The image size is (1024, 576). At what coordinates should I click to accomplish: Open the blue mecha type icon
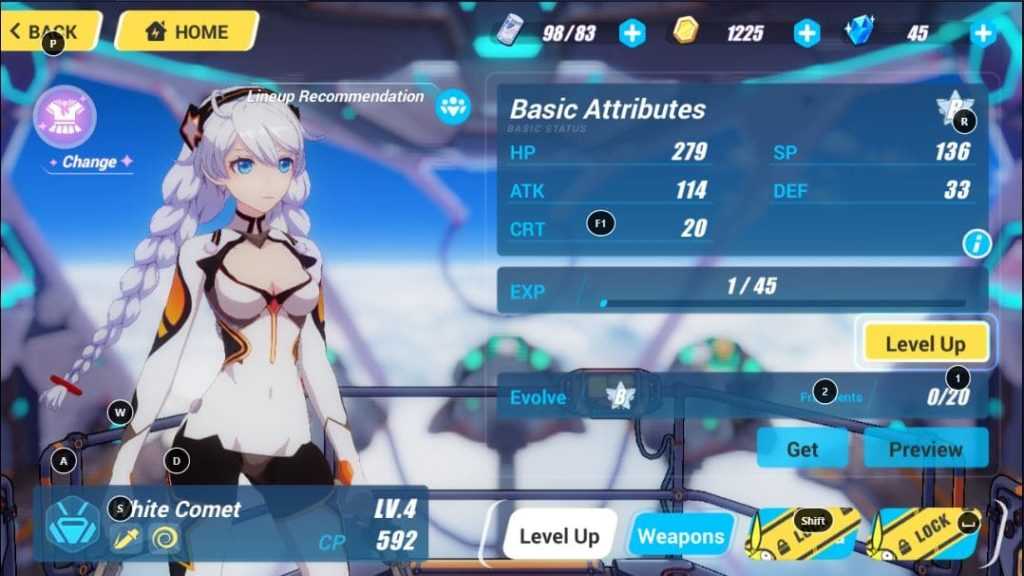pyautogui.click(x=72, y=526)
